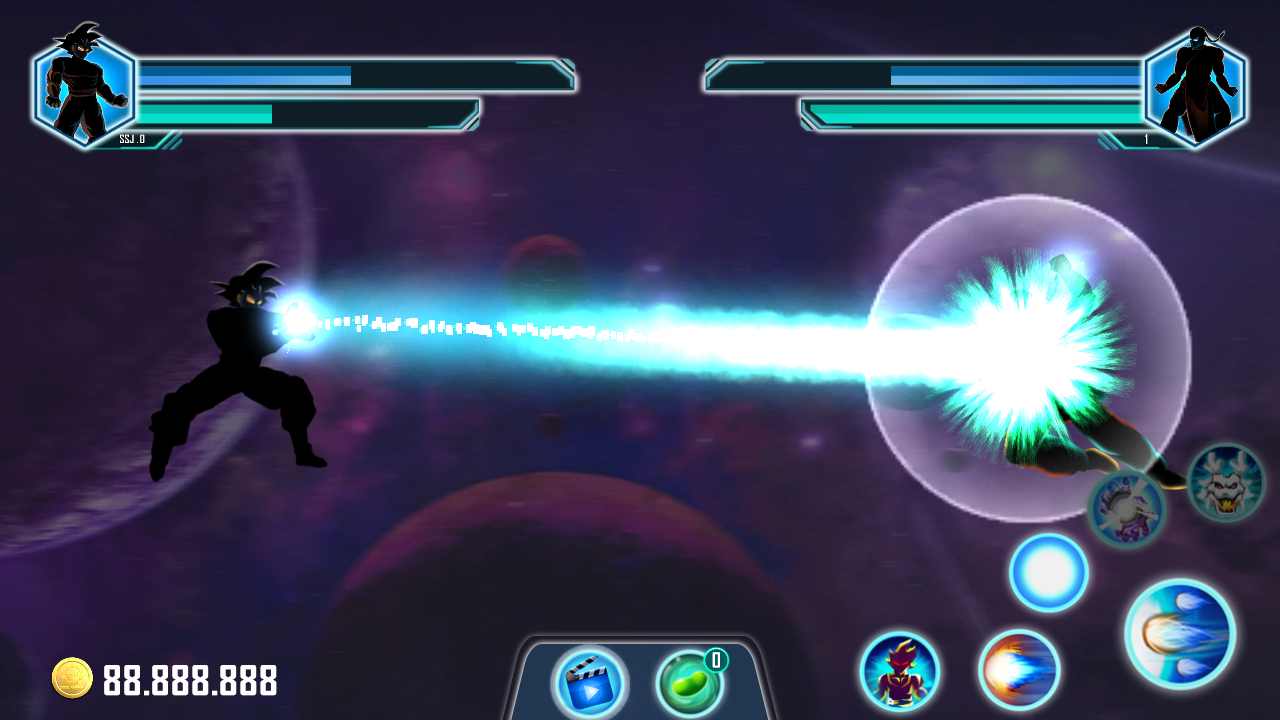Fire the orange fireball blast skill
The height and width of the screenshot is (720, 1280).
tap(1018, 670)
